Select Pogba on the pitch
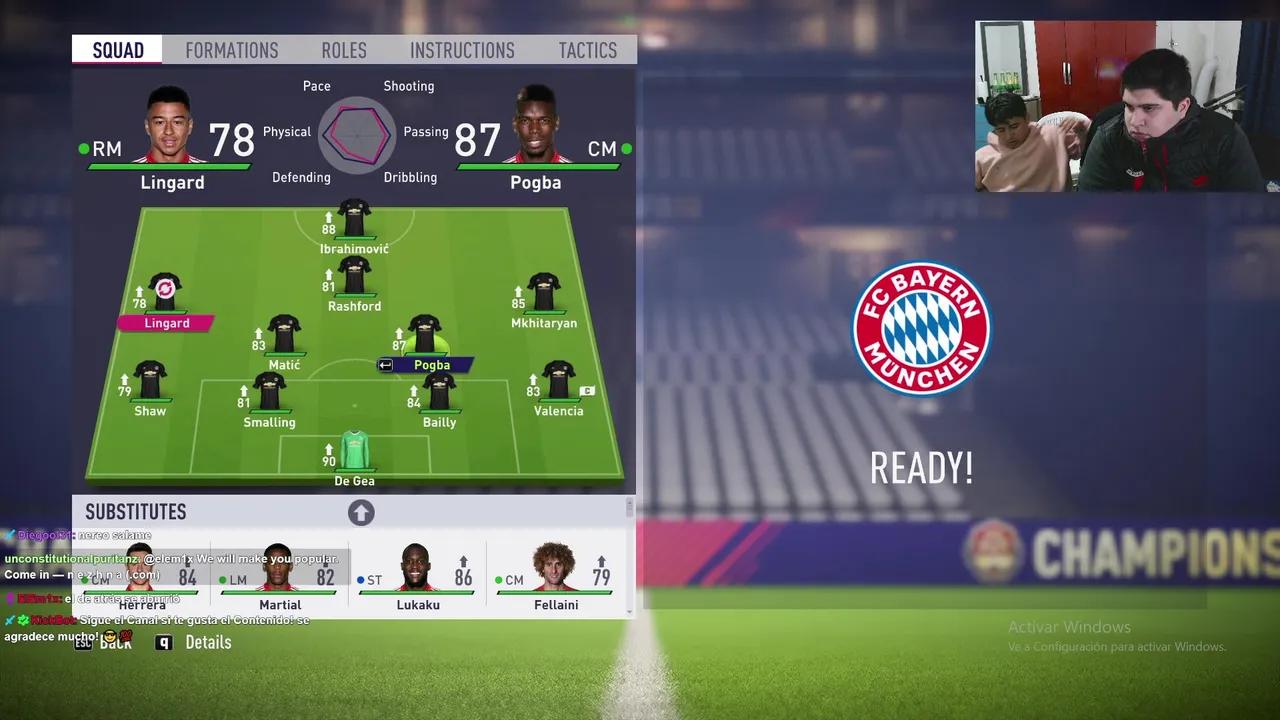Viewport: 1280px width, 720px height. pyautogui.click(x=425, y=336)
